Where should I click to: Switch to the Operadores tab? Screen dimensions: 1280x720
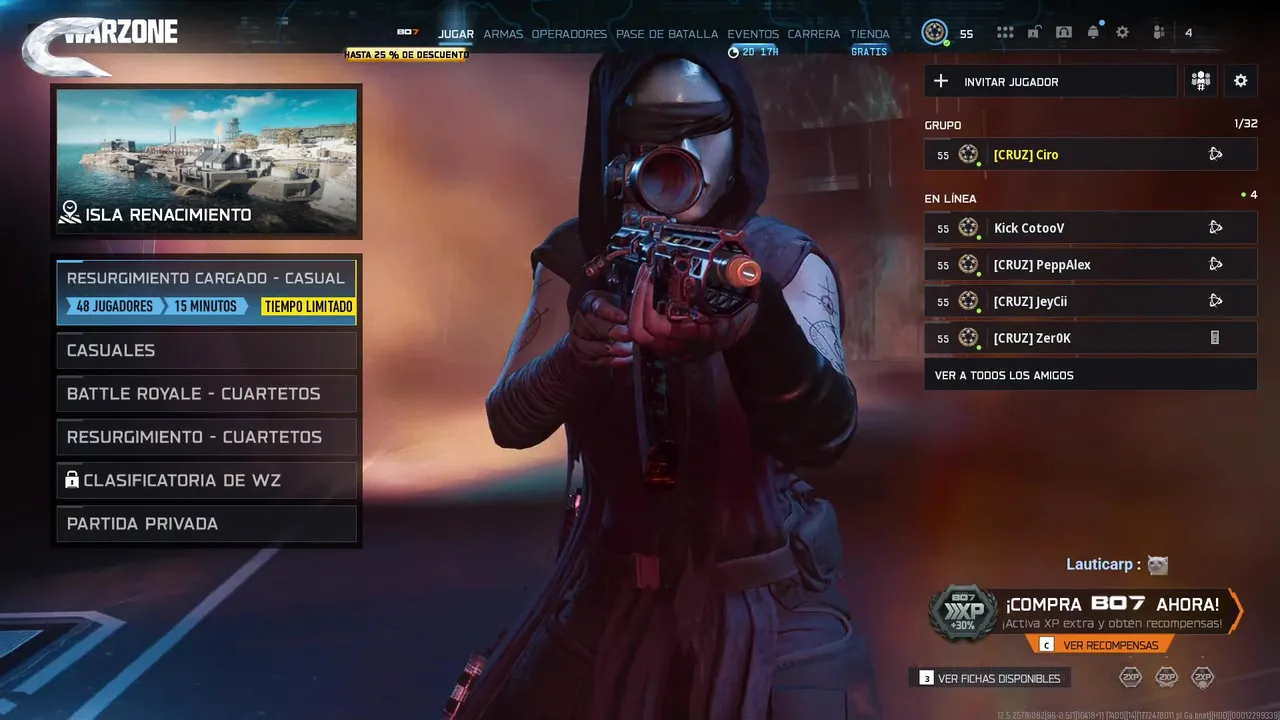(x=569, y=34)
